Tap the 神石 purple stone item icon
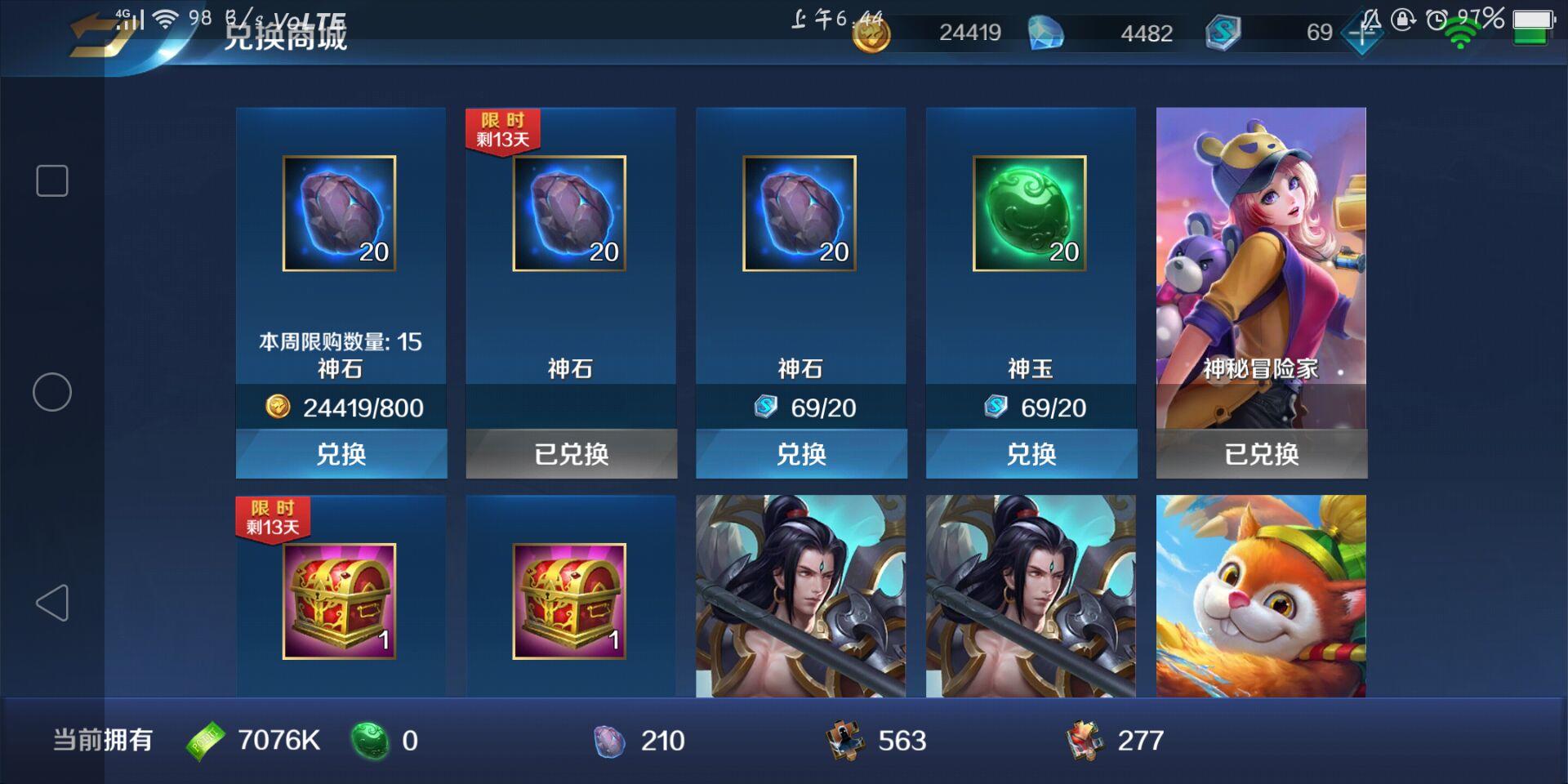The image size is (1568, 784). pos(341,214)
